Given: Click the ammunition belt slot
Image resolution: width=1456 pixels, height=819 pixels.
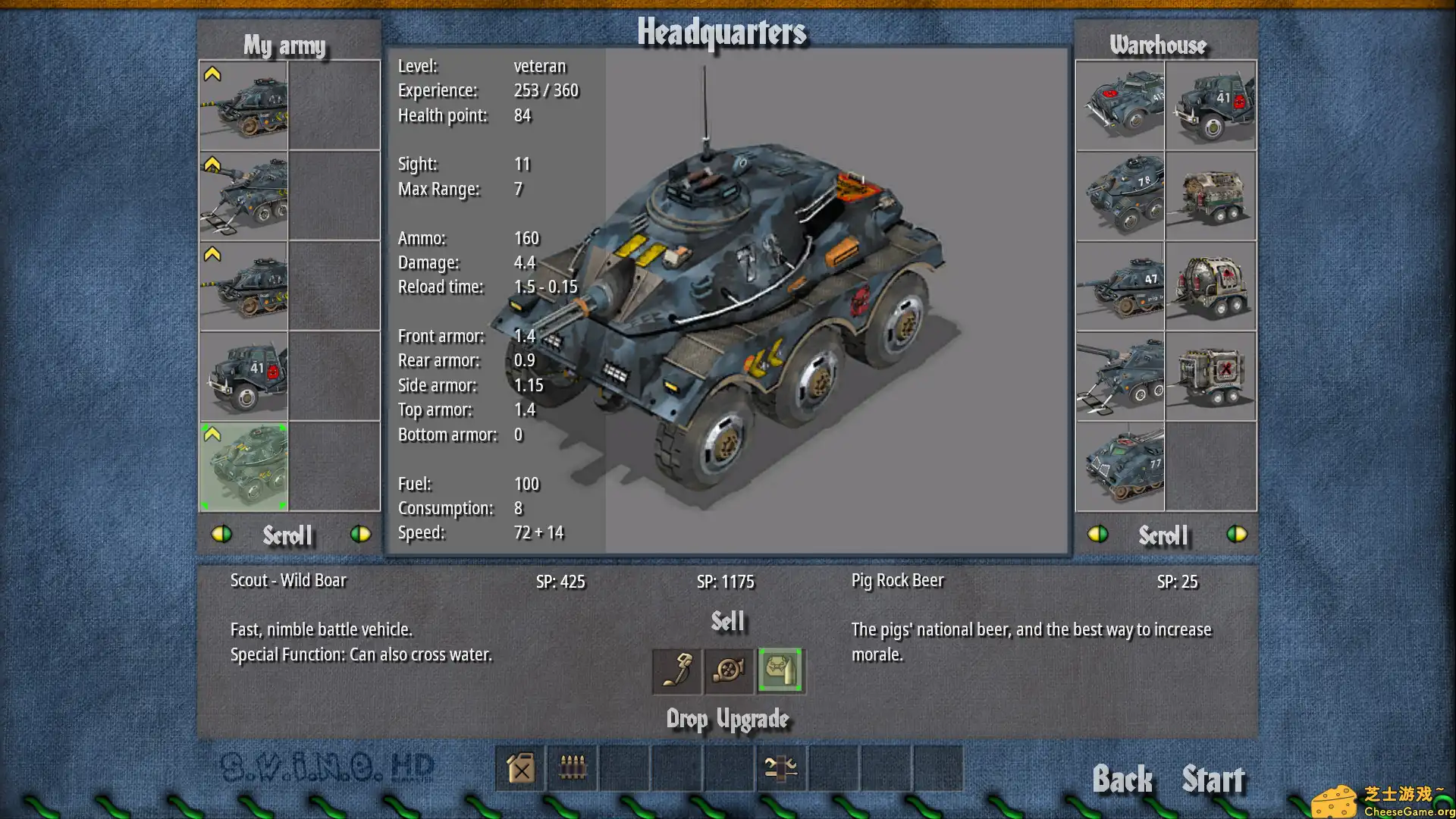Looking at the screenshot, I should click(x=573, y=768).
